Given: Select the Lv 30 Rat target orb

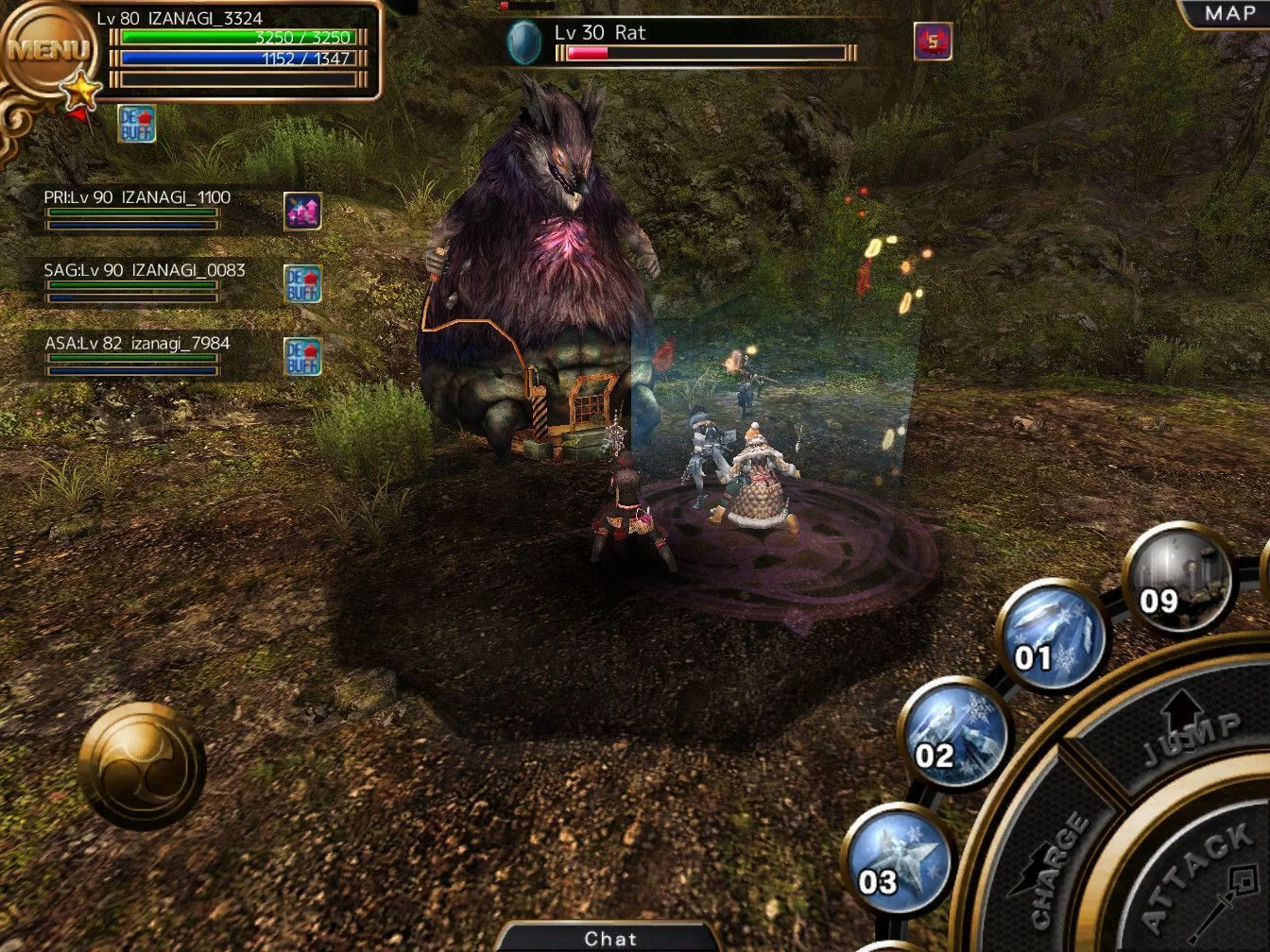Looking at the screenshot, I should pos(523,42).
